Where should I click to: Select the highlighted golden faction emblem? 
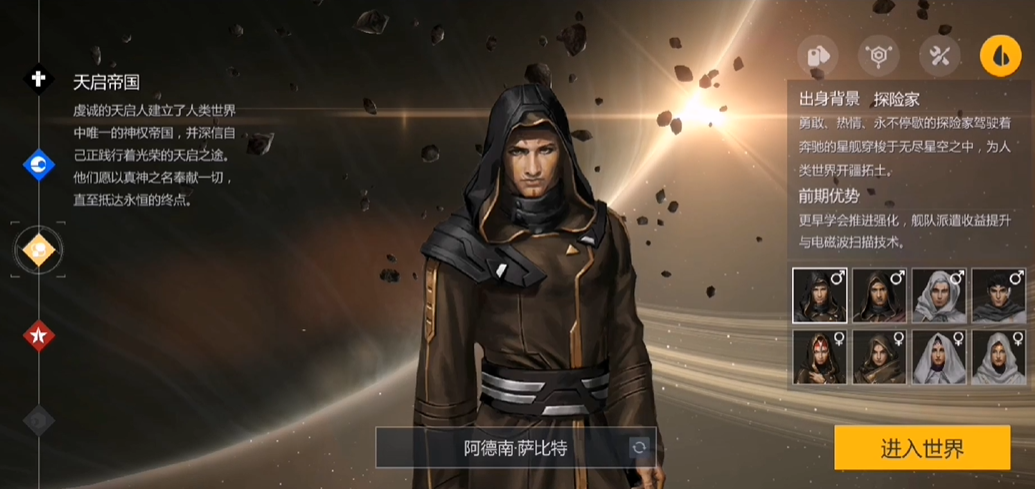pyautogui.click(x=39, y=250)
